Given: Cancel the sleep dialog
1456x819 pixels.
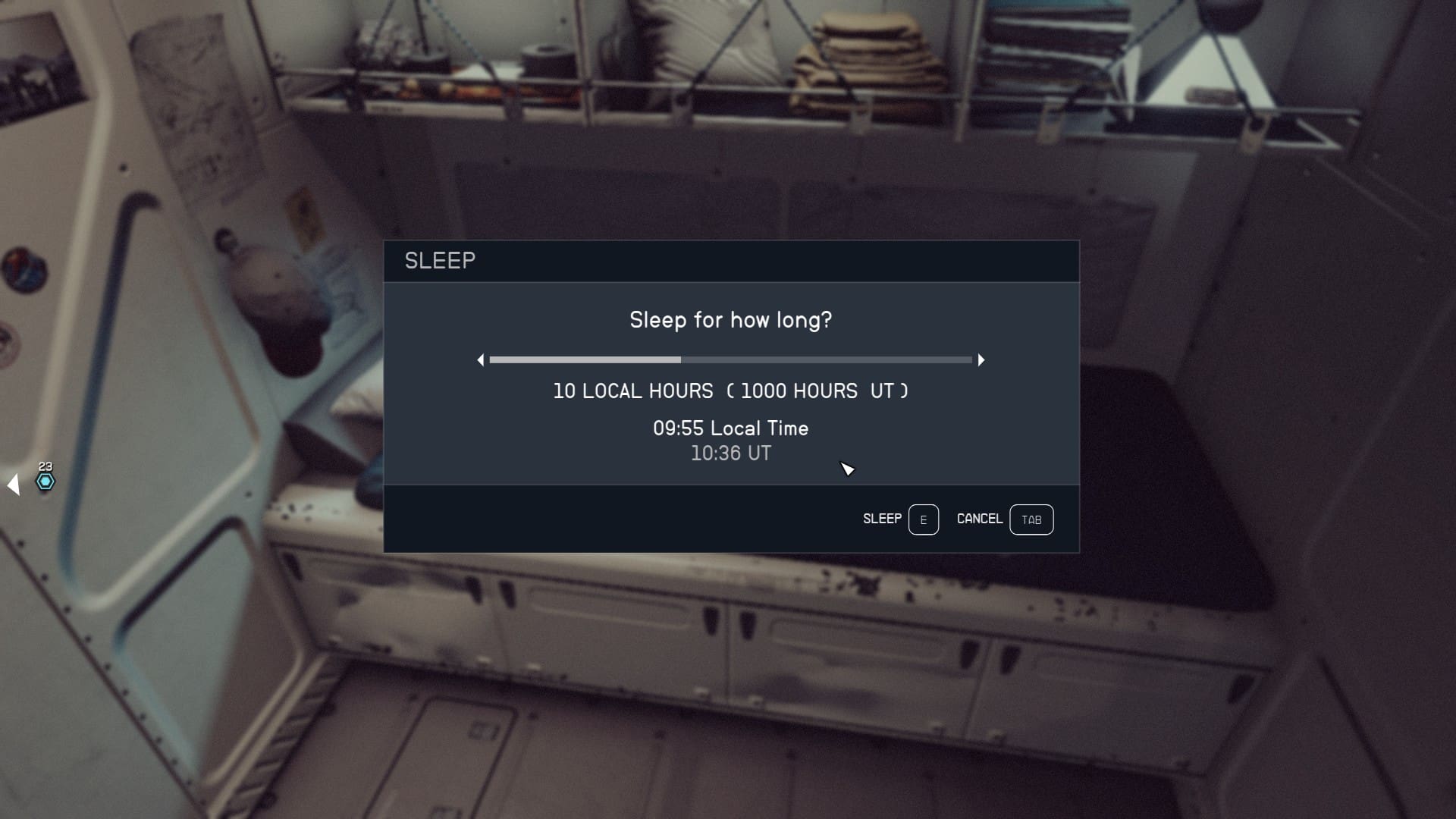Looking at the screenshot, I should coord(1004,519).
